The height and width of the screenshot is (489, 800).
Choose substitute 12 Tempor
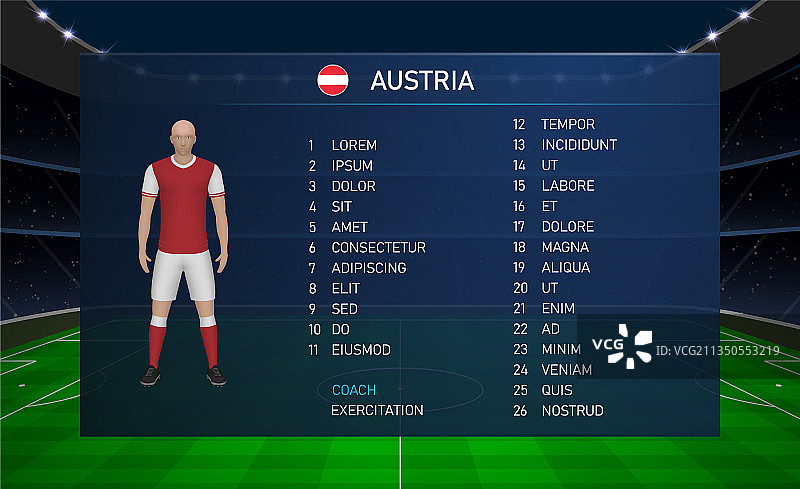pos(567,125)
